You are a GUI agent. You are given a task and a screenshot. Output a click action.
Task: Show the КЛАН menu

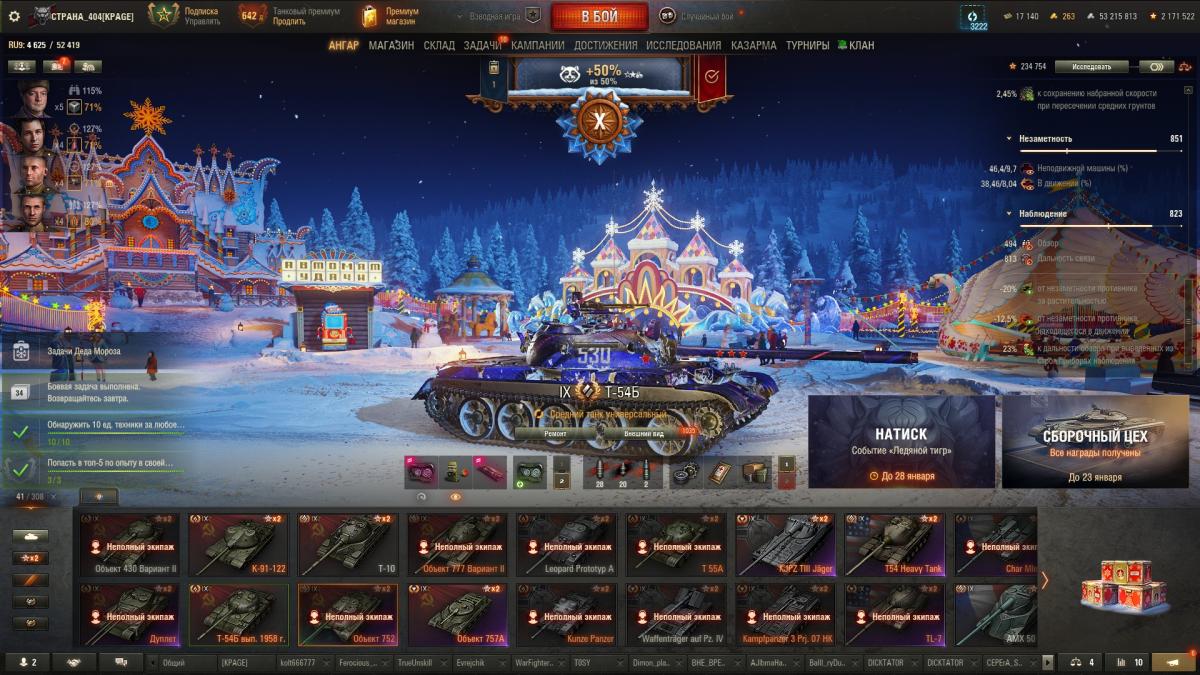pos(856,45)
